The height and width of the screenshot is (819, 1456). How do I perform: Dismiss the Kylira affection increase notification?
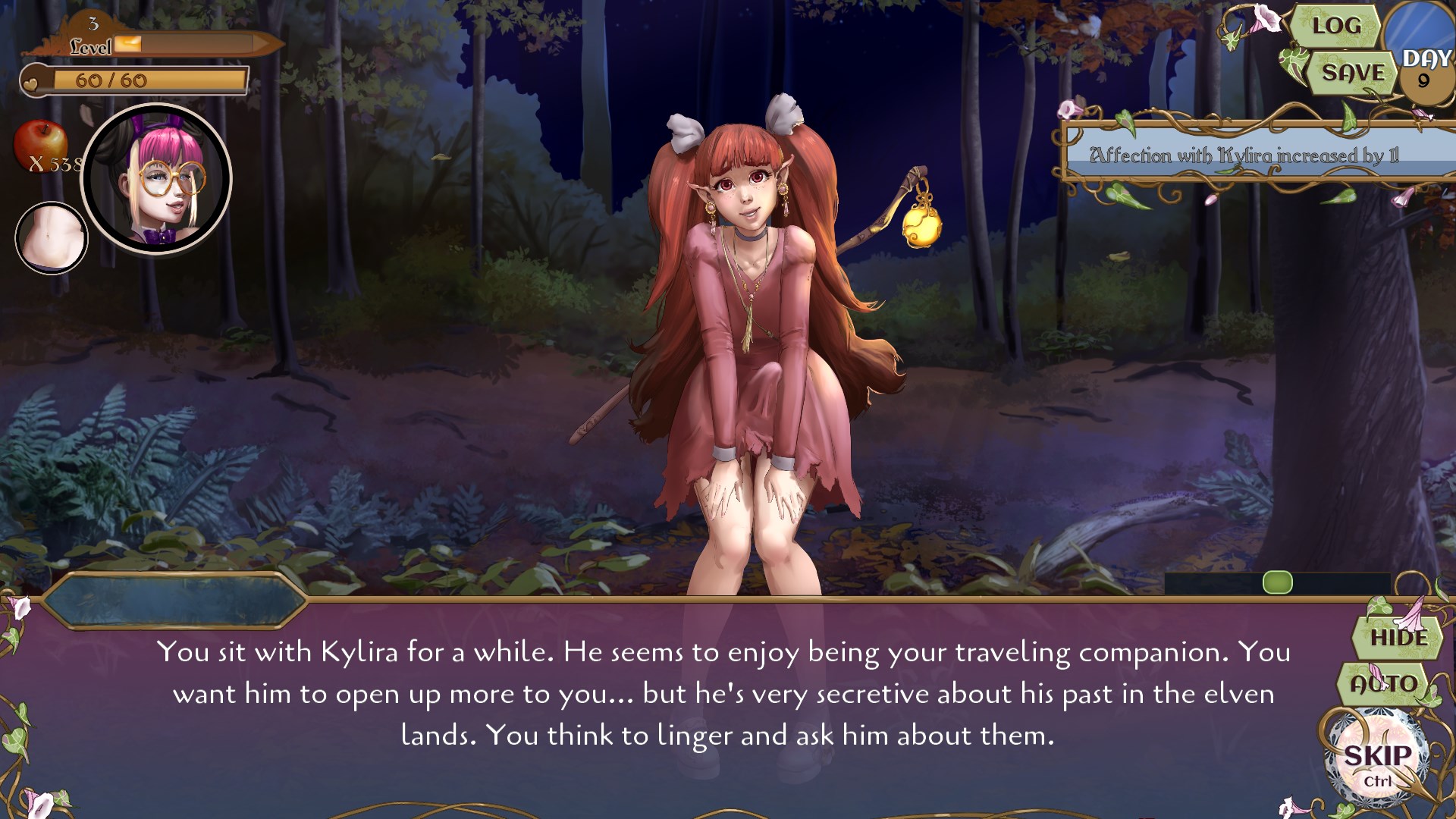[1251, 155]
